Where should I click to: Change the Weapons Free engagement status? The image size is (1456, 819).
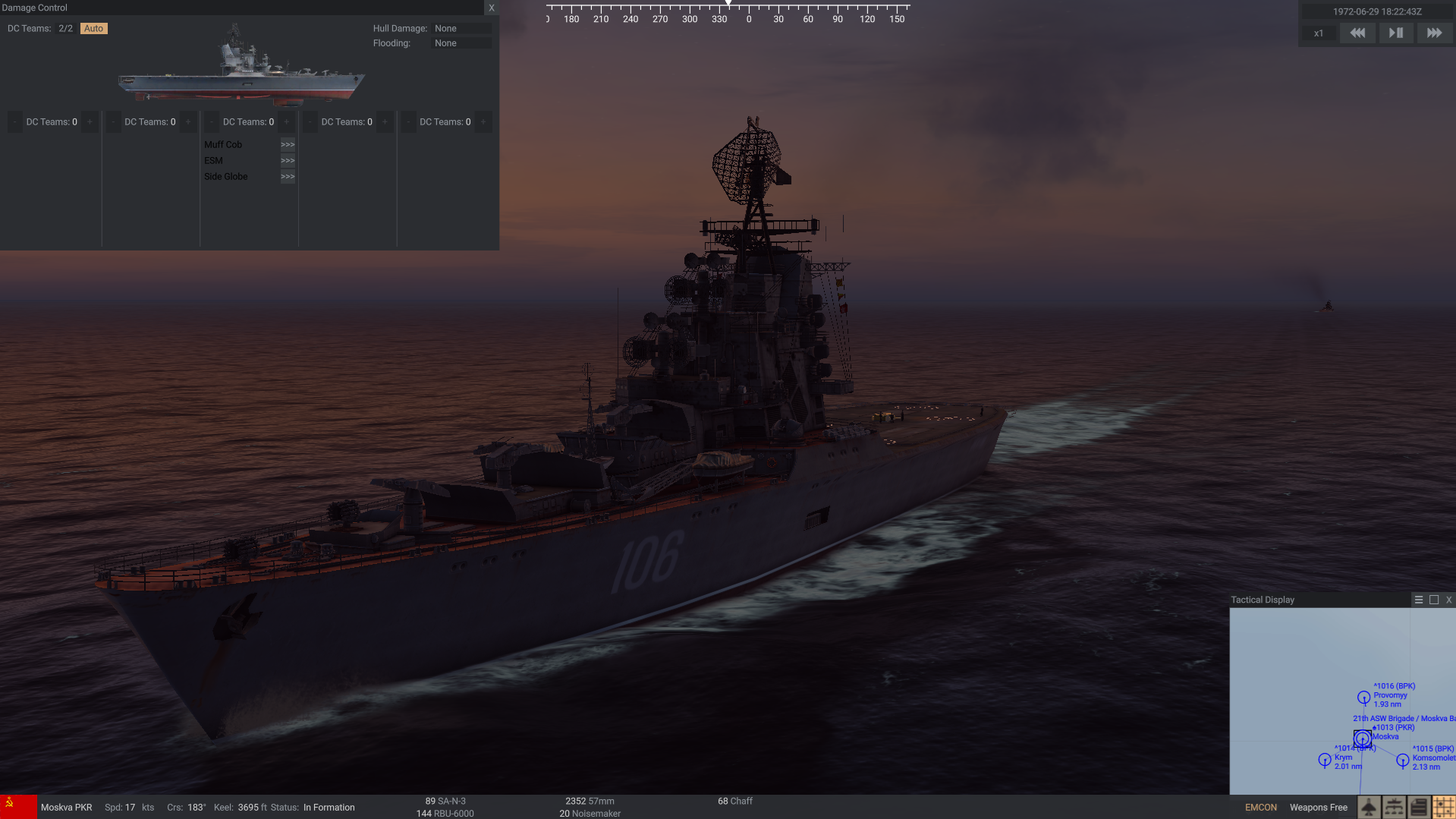click(x=1319, y=808)
